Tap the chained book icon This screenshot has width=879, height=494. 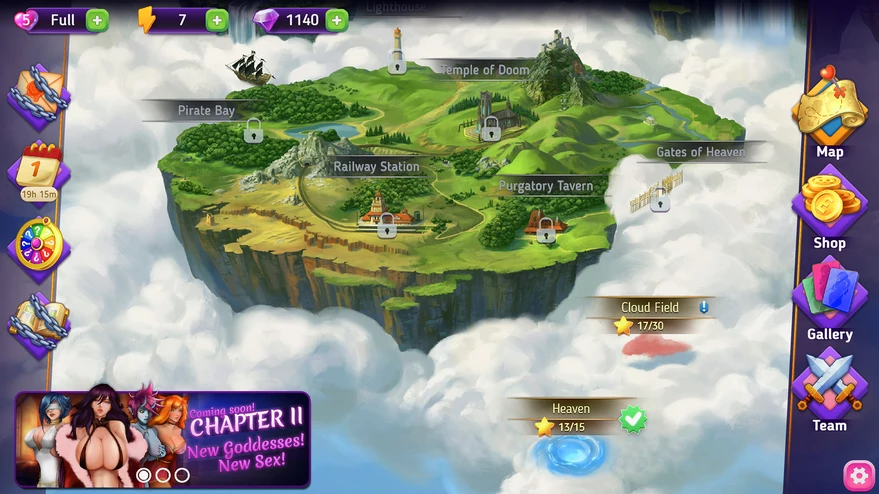click(38, 319)
